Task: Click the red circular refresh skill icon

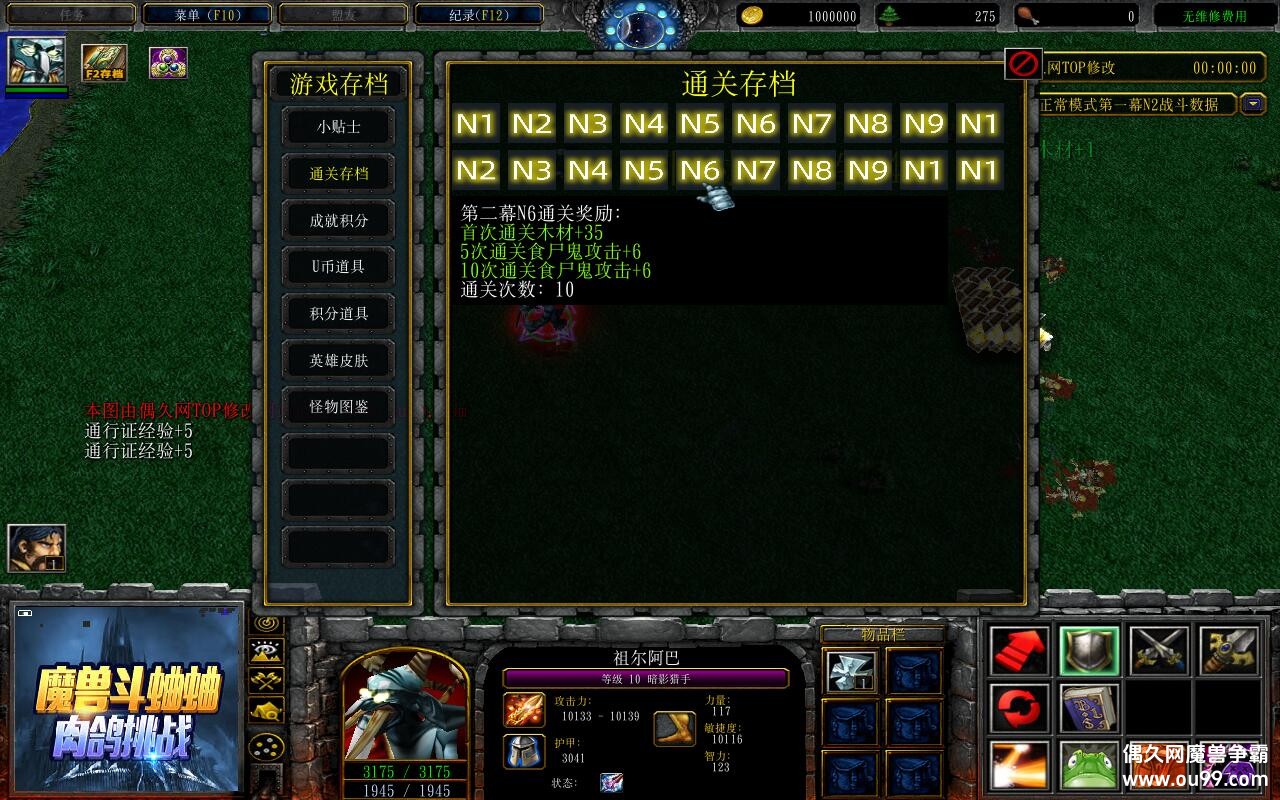Action: [1017, 710]
